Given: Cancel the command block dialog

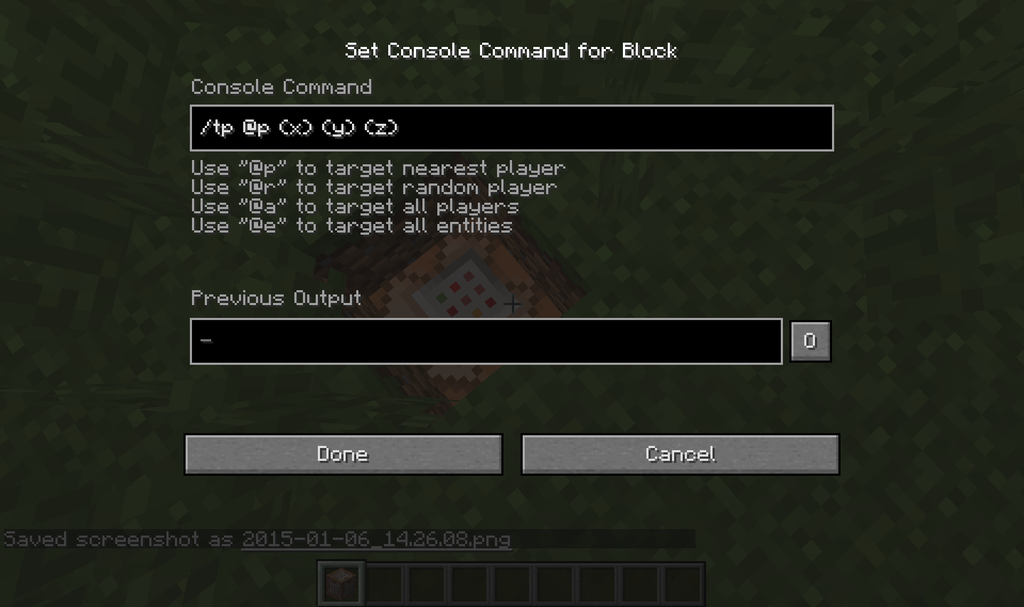Looking at the screenshot, I should point(680,454).
